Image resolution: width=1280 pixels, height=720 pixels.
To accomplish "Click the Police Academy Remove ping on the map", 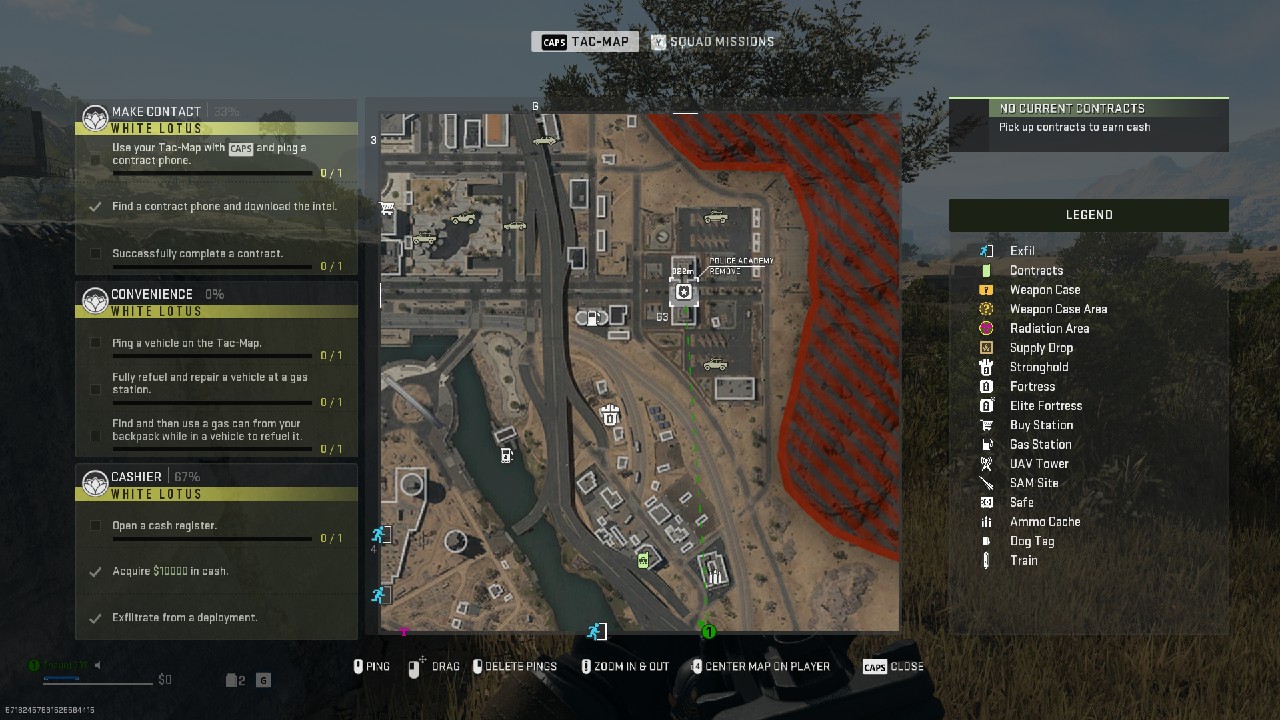I will pos(684,292).
